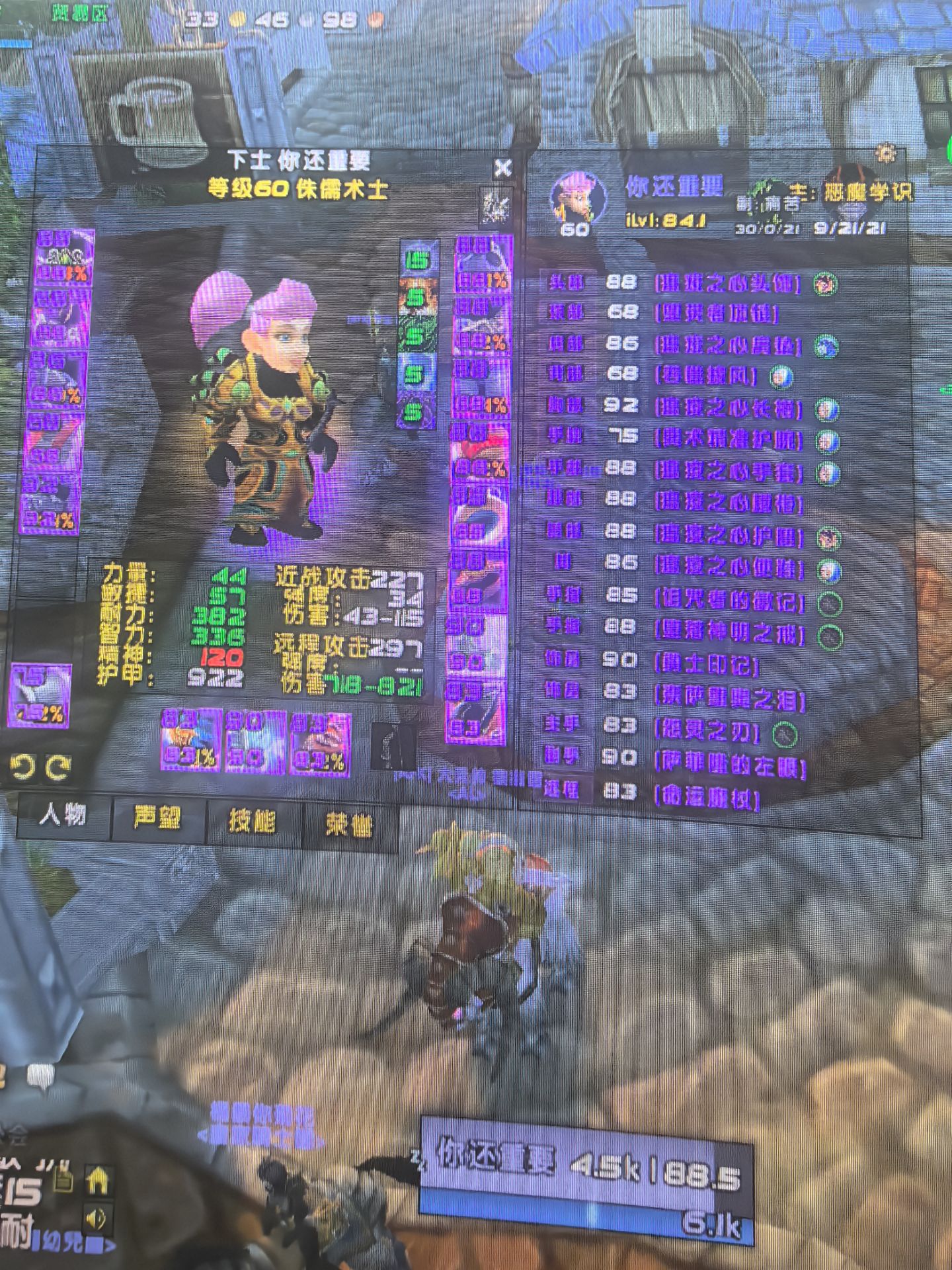Rotate the character model right
The image size is (952, 1270).
pyautogui.click(x=58, y=767)
